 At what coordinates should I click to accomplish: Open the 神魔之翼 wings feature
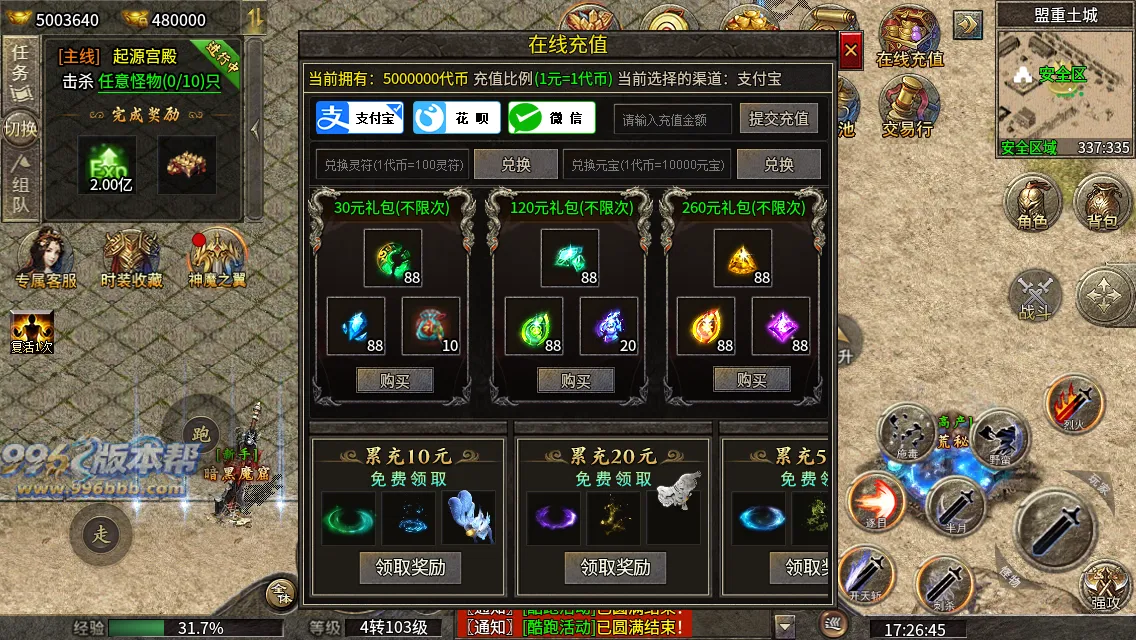point(217,258)
